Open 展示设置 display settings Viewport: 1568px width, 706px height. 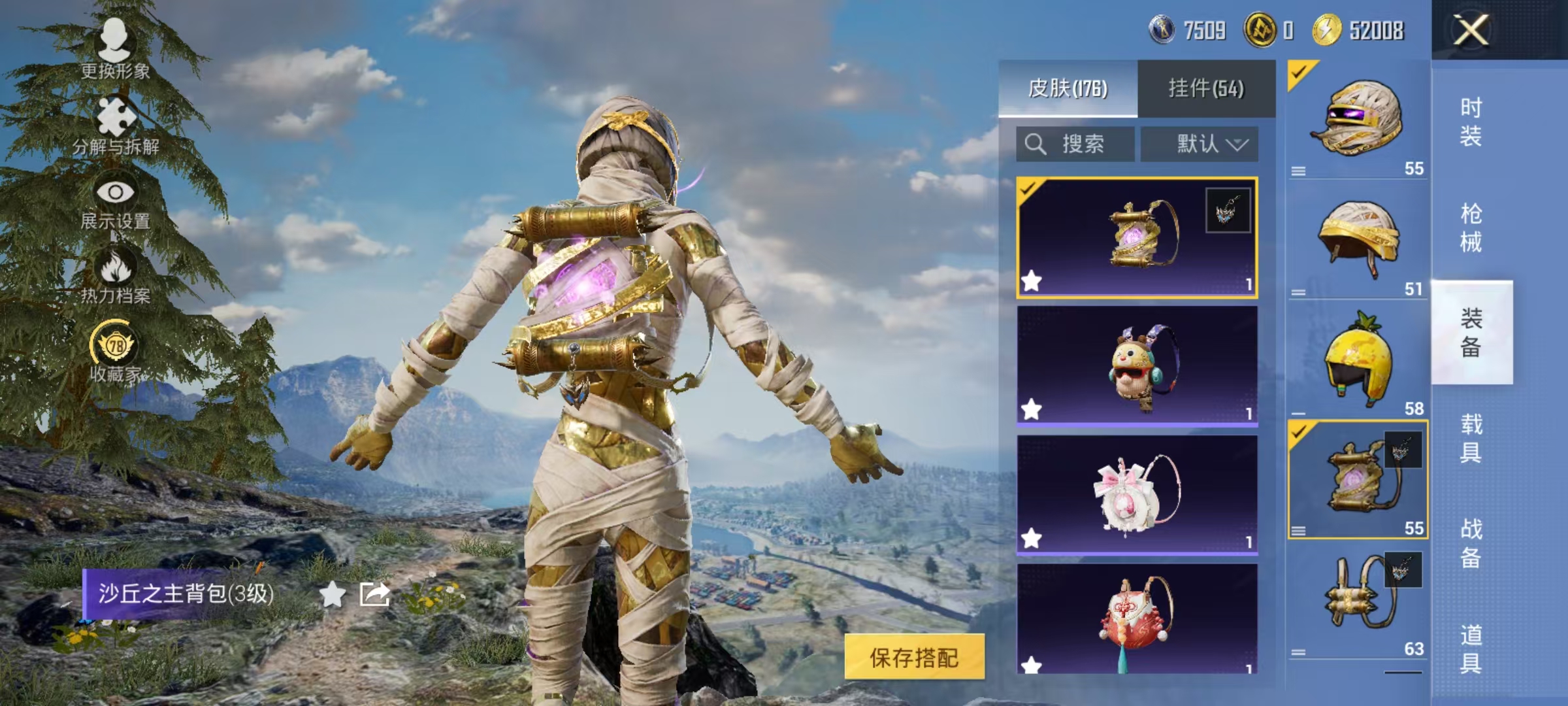[x=114, y=193]
